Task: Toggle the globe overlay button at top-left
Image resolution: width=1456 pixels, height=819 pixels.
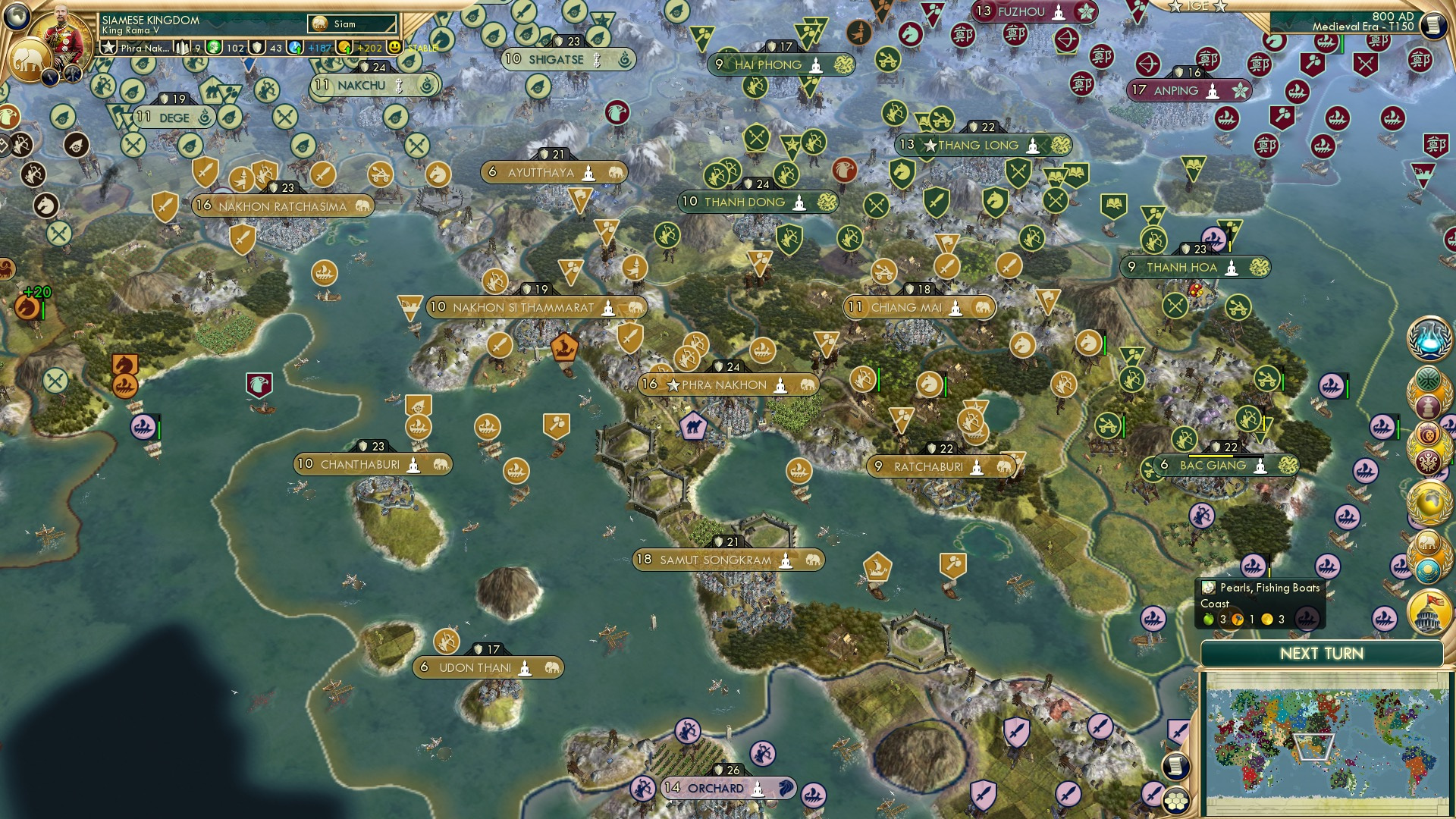Action: click(15, 15)
